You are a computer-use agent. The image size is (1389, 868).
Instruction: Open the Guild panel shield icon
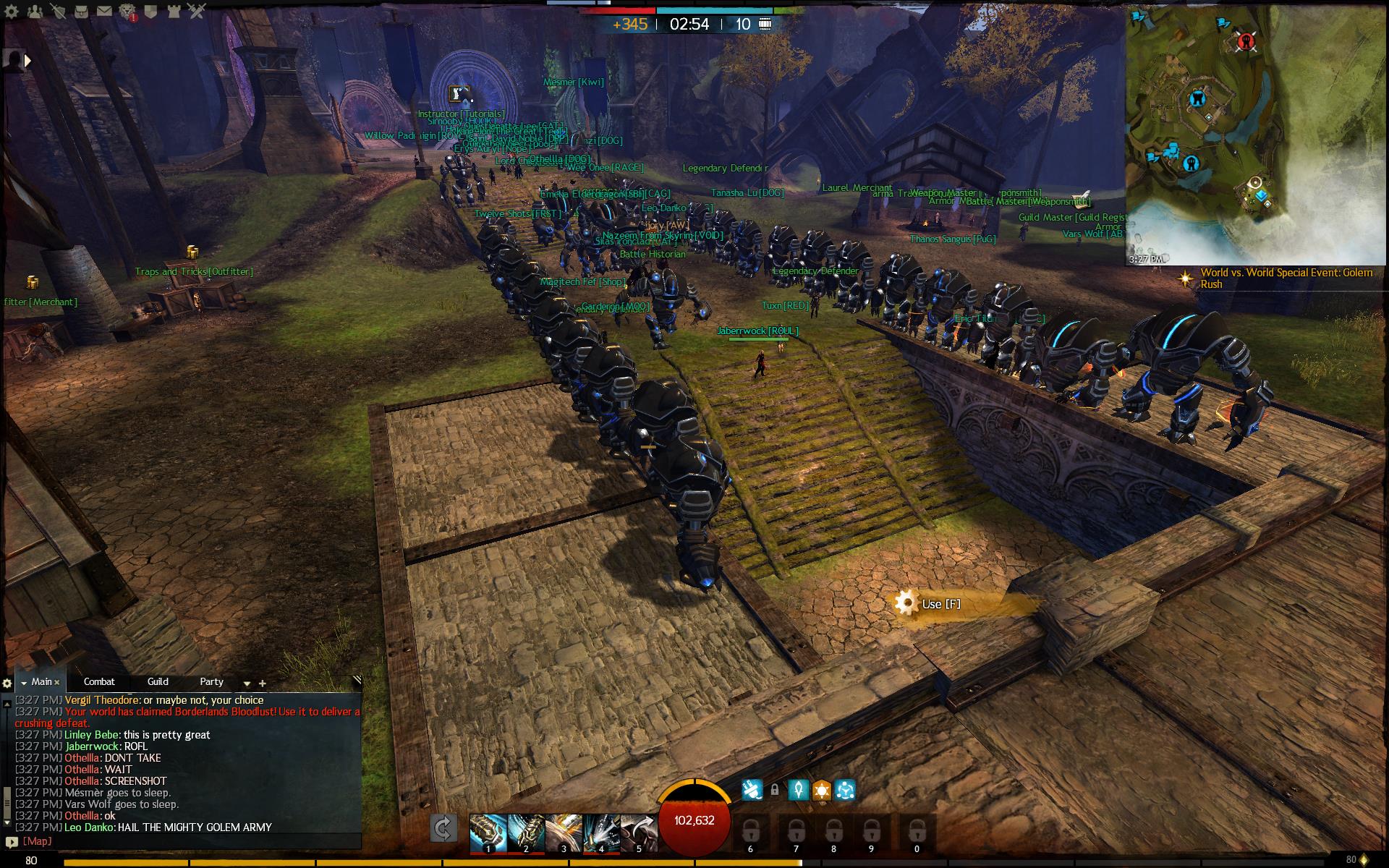(x=150, y=11)
